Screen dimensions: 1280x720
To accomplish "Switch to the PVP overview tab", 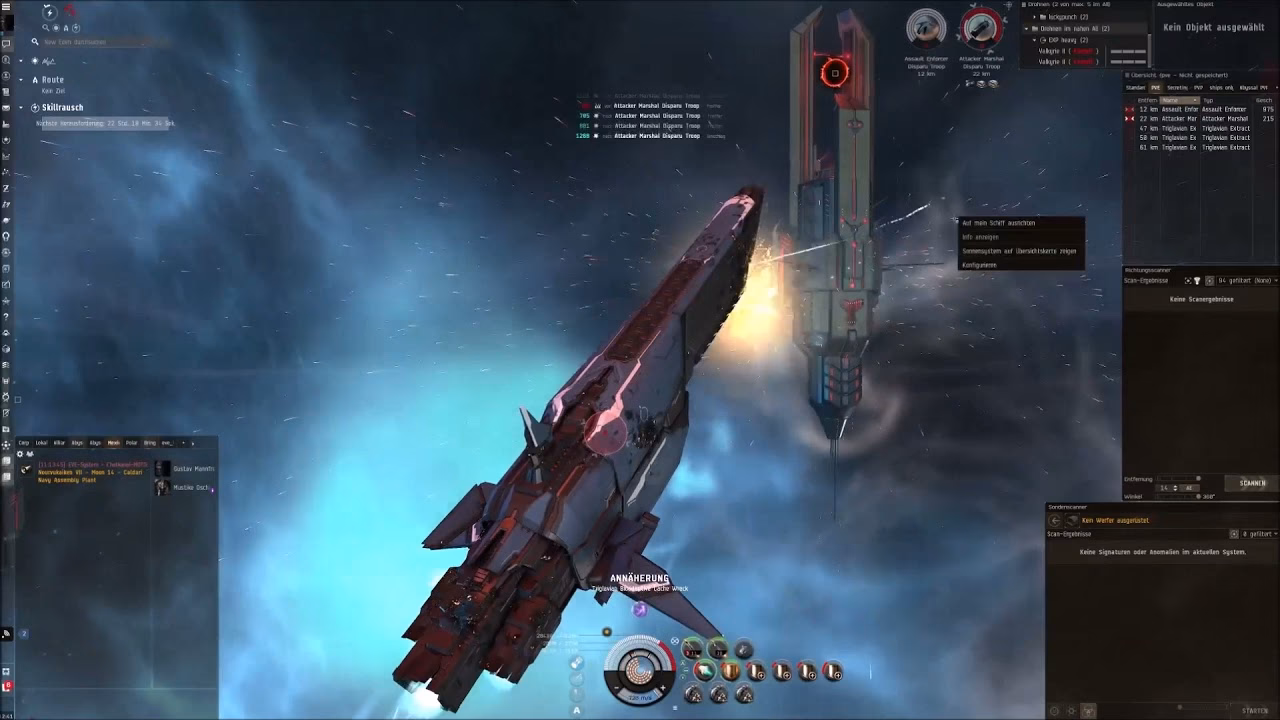I will pos(1198,88).
